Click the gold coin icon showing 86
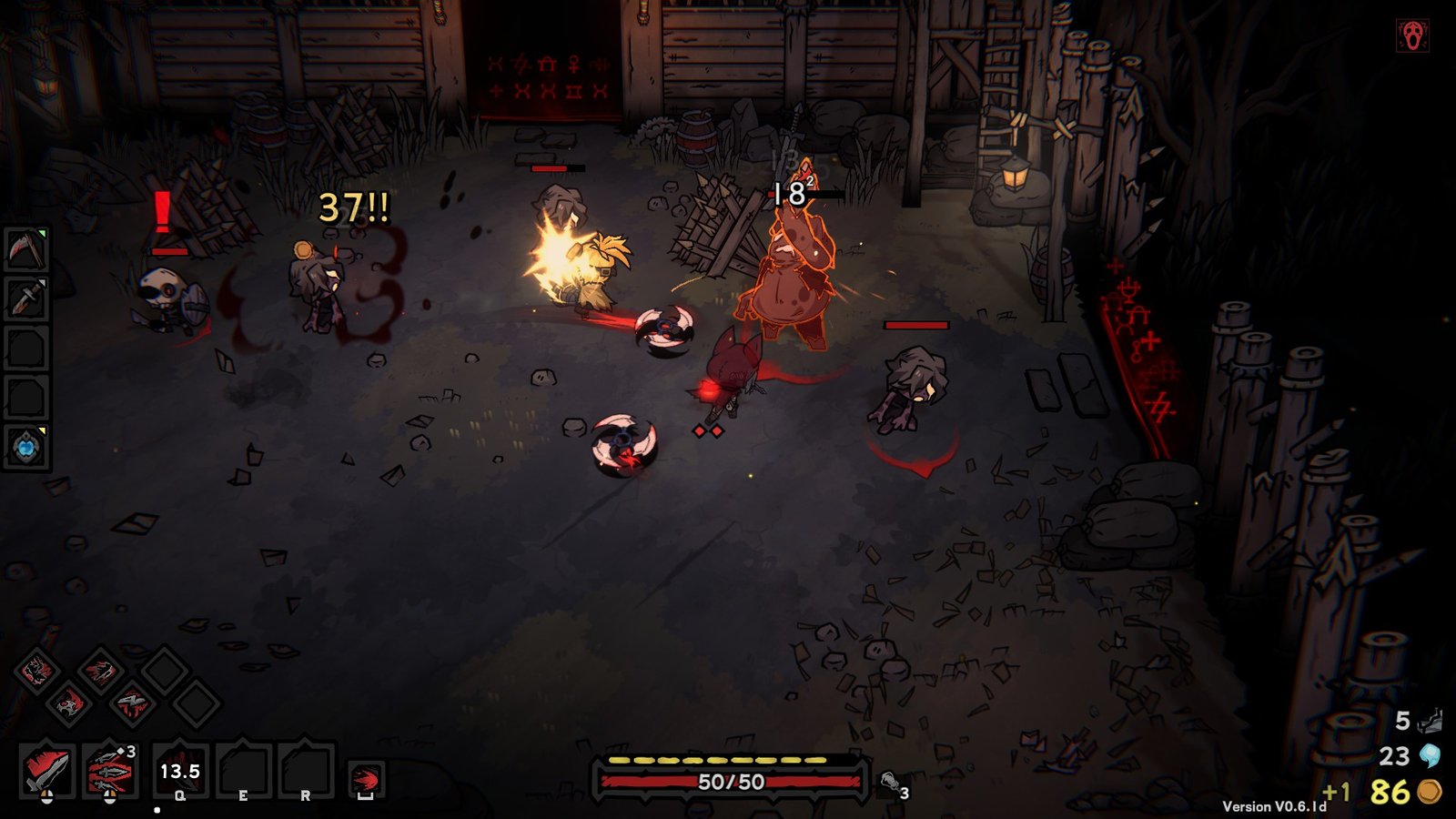This screenshot has height=819, width=1456. [x=1431, y=790]
